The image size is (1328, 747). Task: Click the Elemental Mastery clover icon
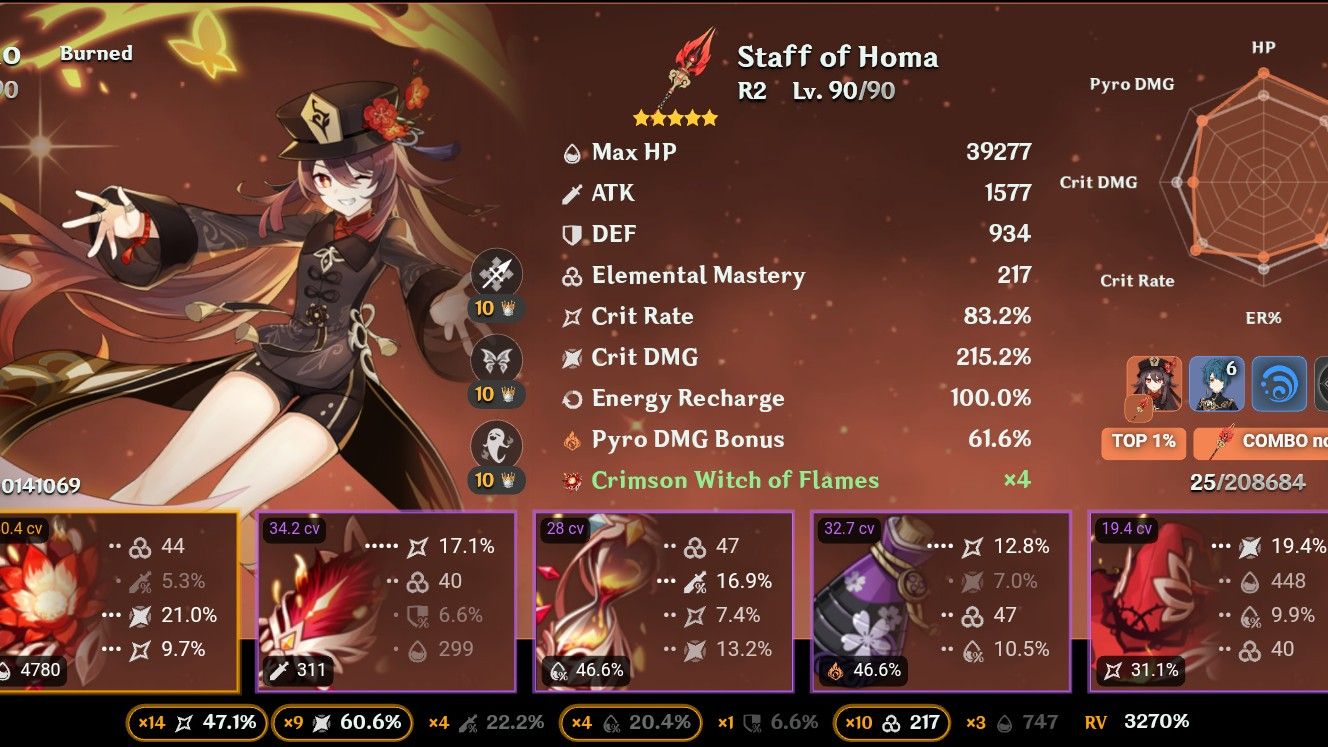(x=572, y=276)
